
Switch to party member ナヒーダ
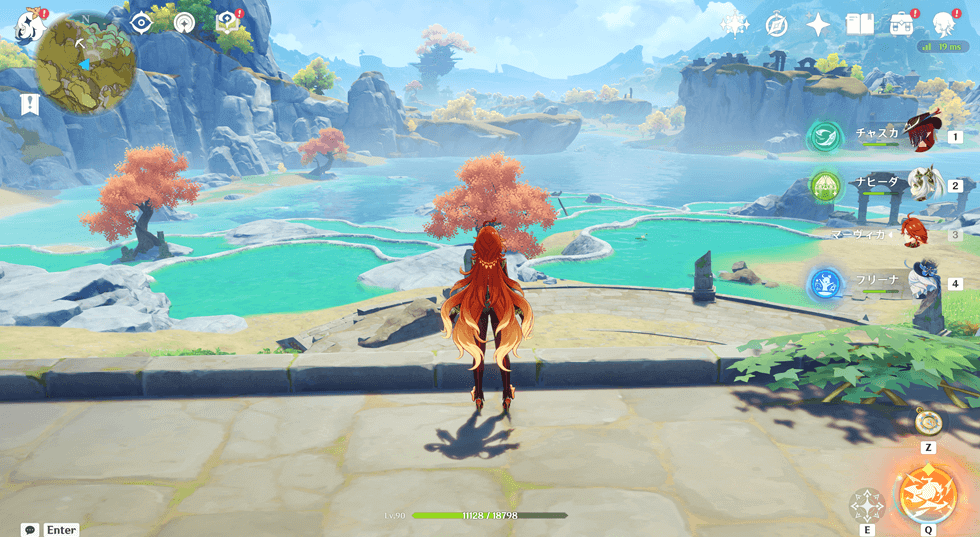[918, 184]
